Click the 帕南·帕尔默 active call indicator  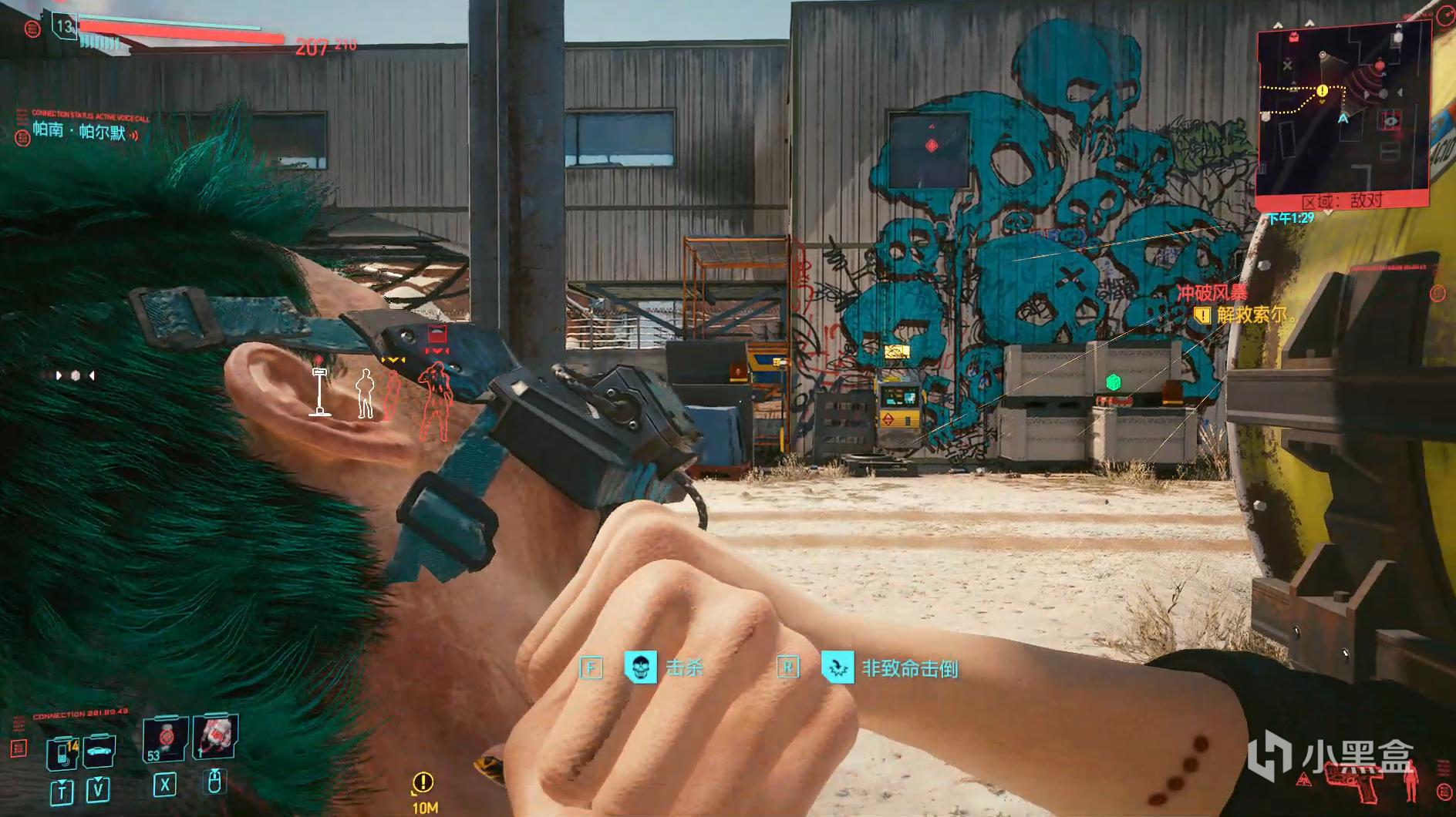(x=79, y=132)
